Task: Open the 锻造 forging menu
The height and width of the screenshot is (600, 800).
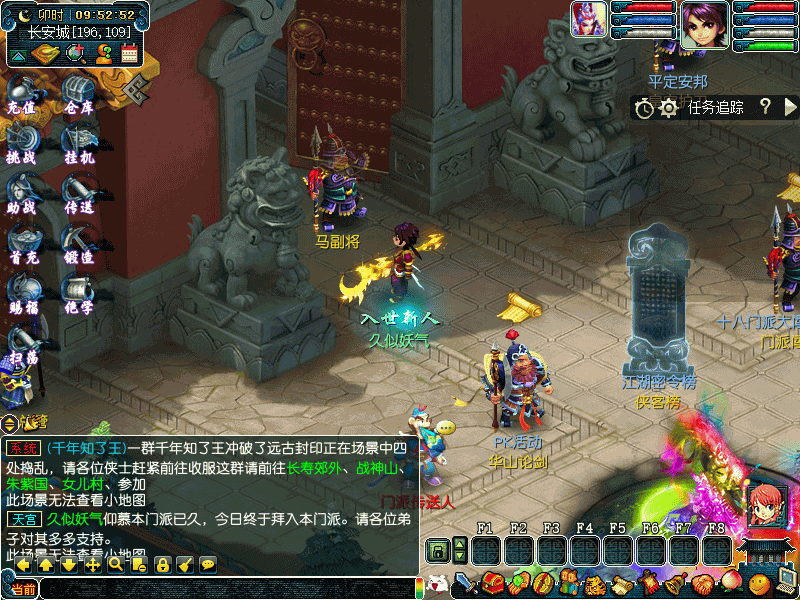Action: click(x=78, y=244)
